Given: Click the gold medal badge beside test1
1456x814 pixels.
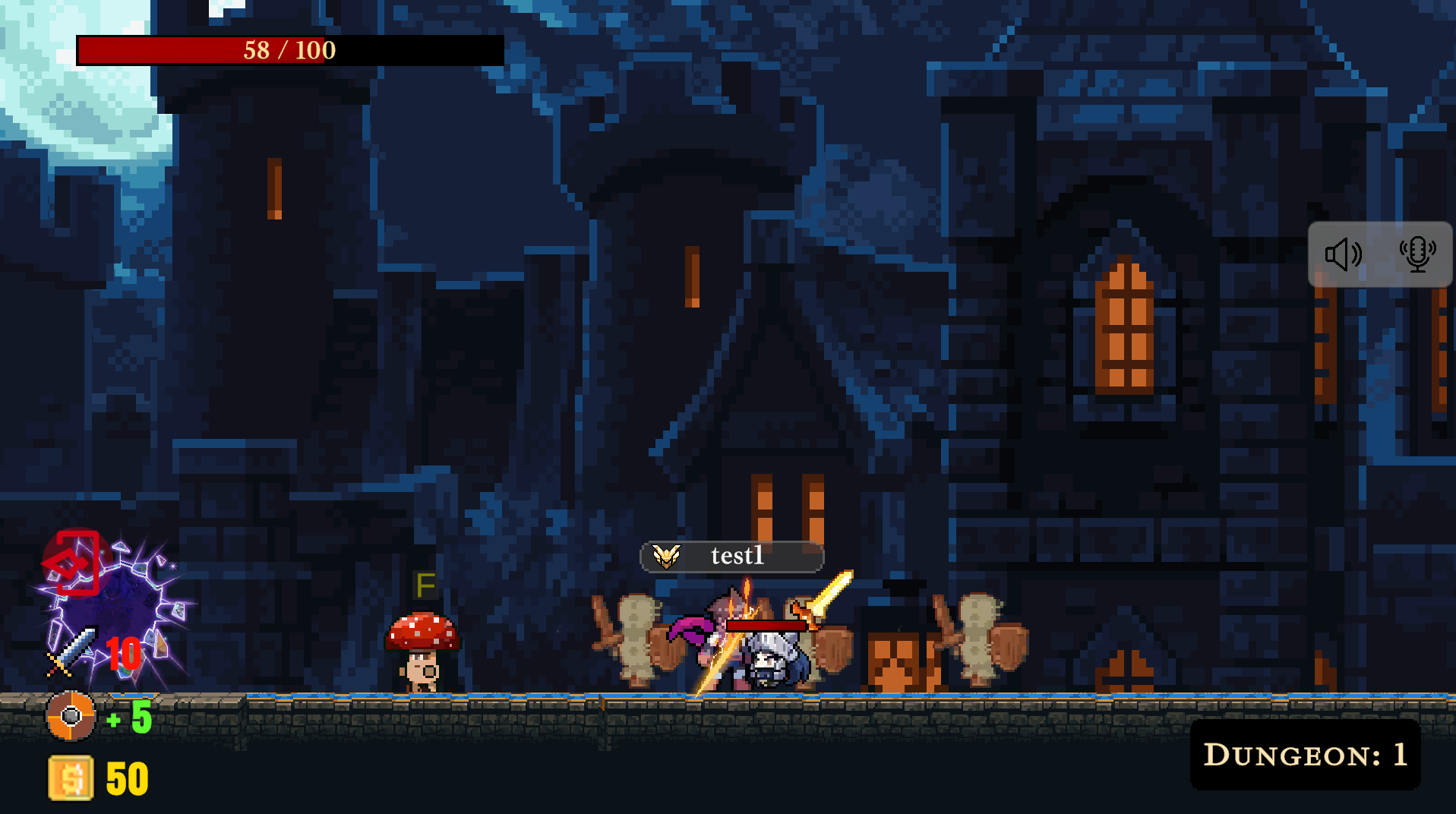Looking at the screenshot, I should 668,555.
